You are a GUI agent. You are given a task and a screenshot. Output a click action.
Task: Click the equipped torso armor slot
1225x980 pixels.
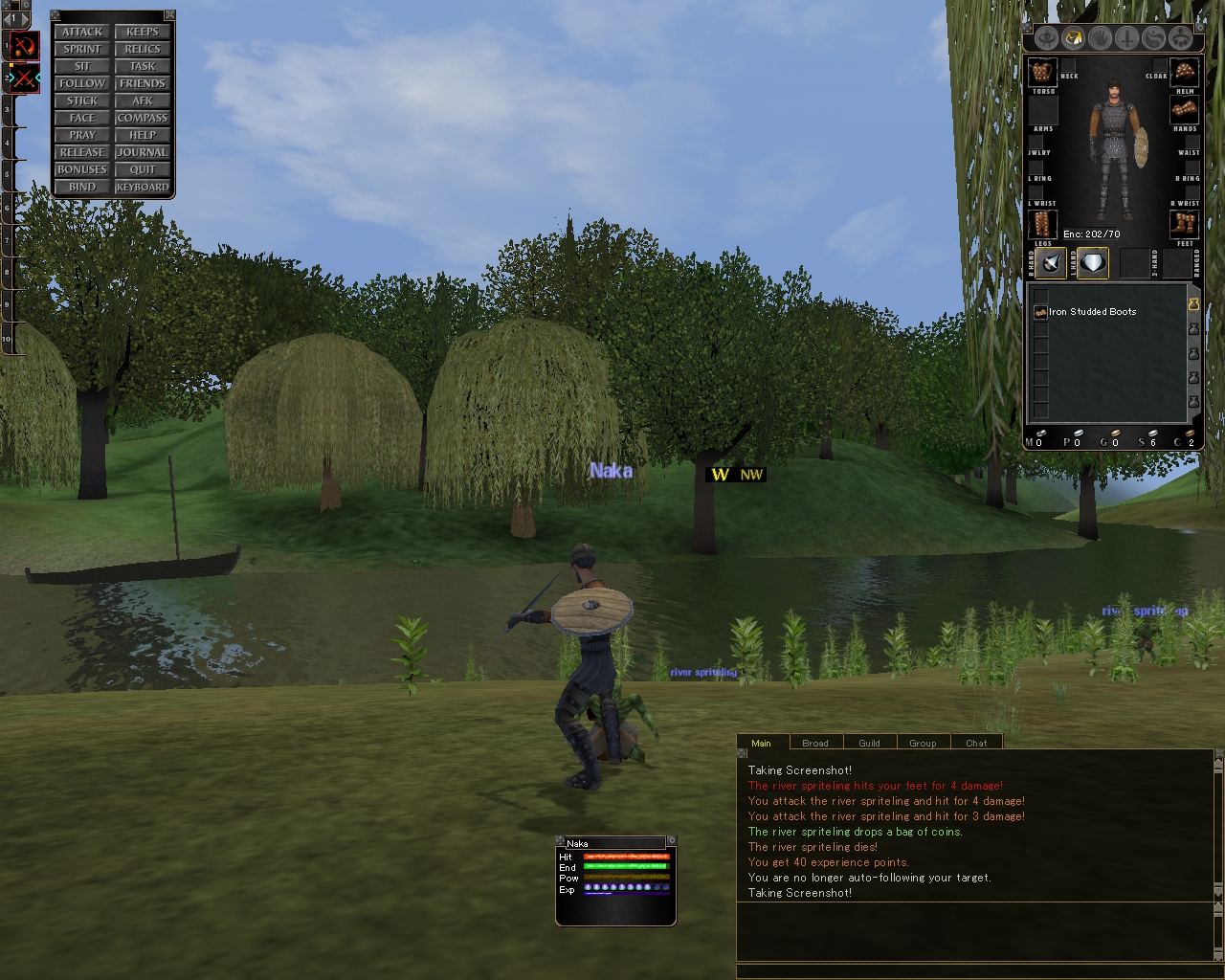[1042, 72]
